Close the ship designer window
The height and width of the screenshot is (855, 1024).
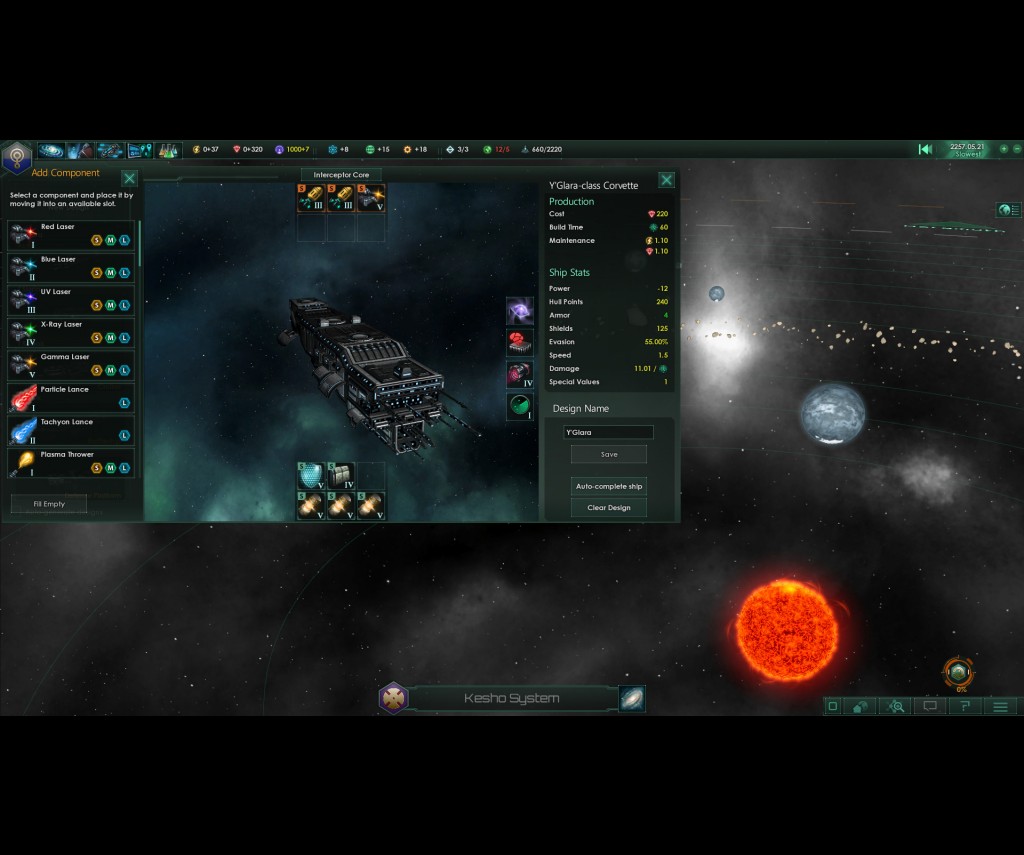pos(666,180)
